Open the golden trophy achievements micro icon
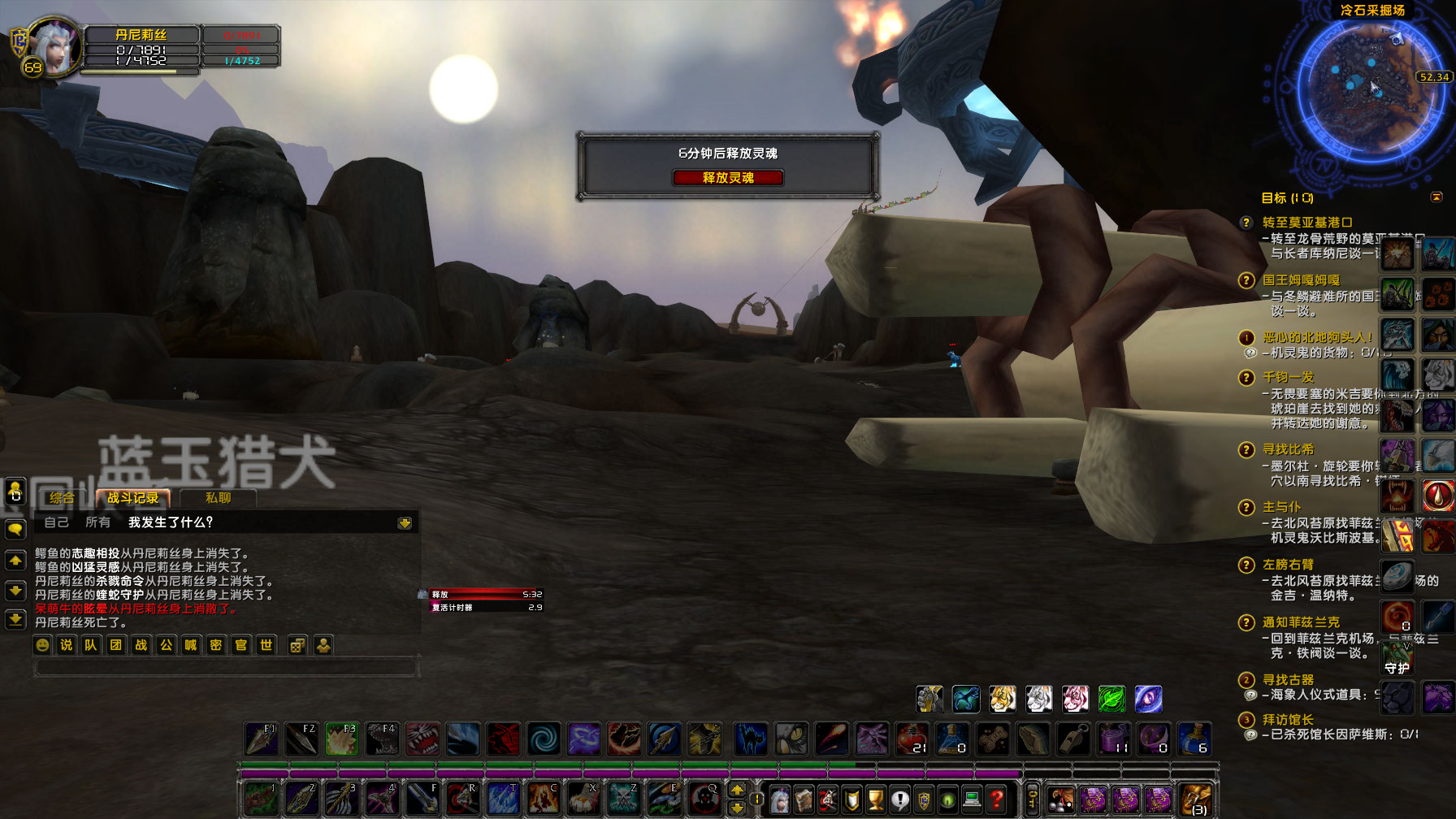The width and height of the screenshot is (1456, 819). coord(874,800)
